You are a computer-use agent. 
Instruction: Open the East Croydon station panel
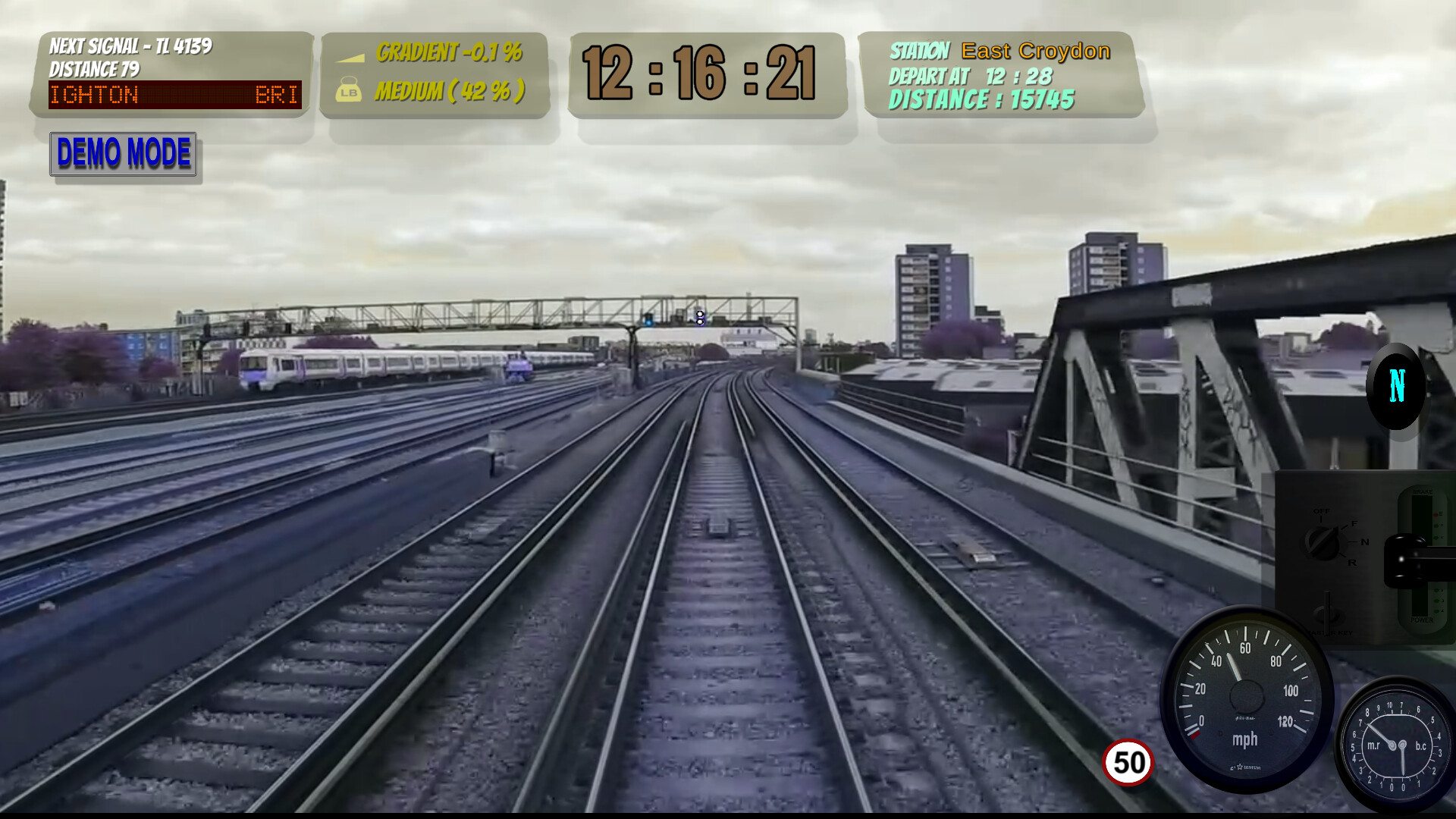(998, 51)
